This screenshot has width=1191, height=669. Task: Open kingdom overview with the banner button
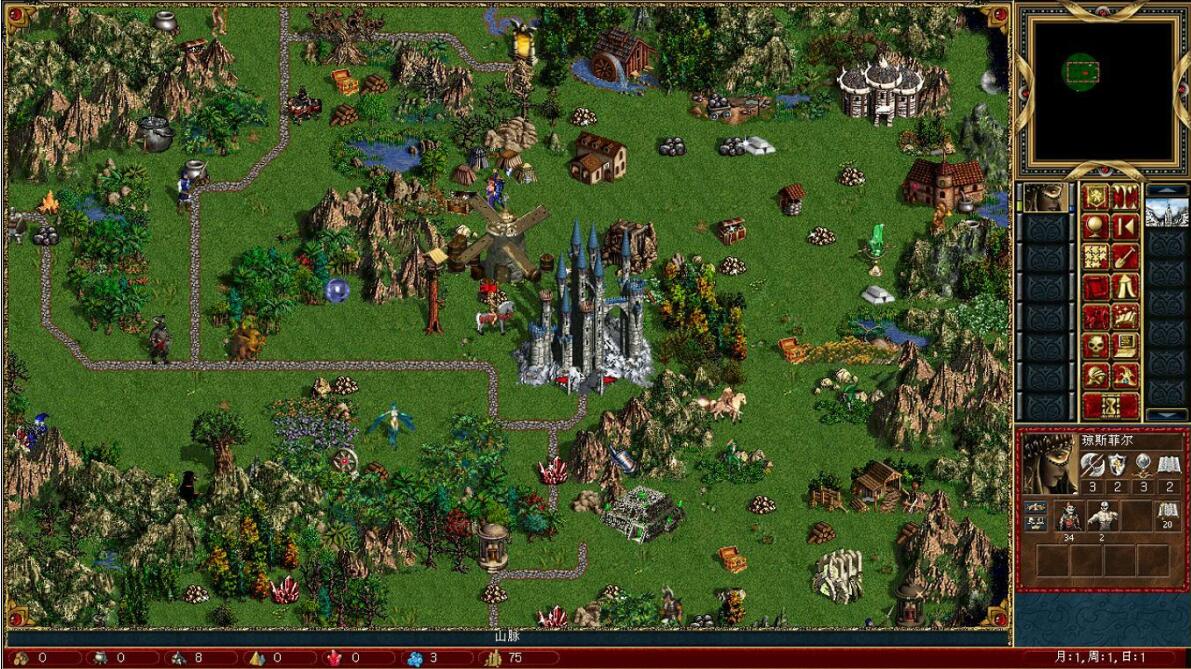click(x=1097, y=197)
